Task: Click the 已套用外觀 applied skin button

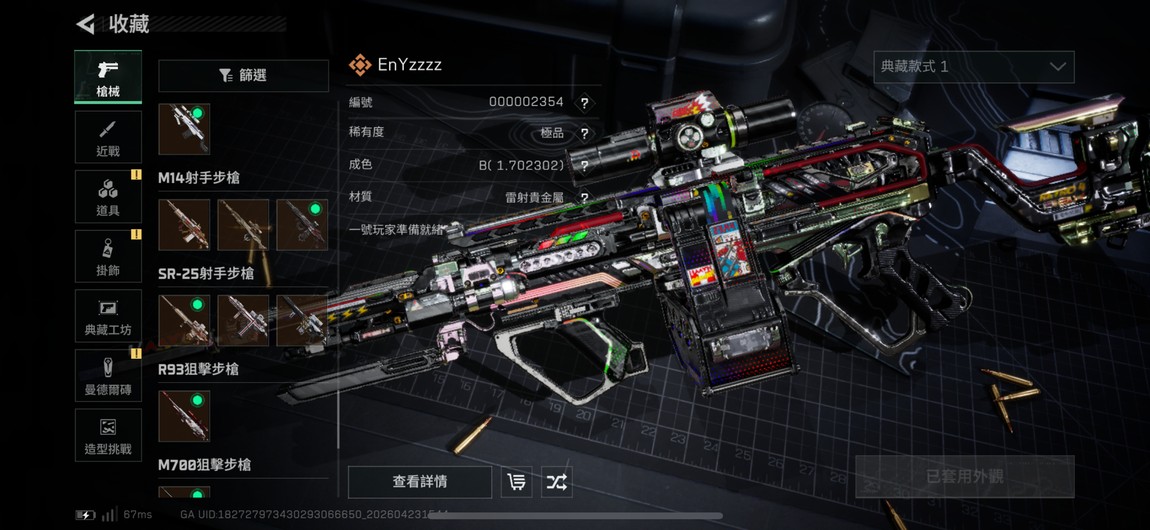Action: [964, 477]
